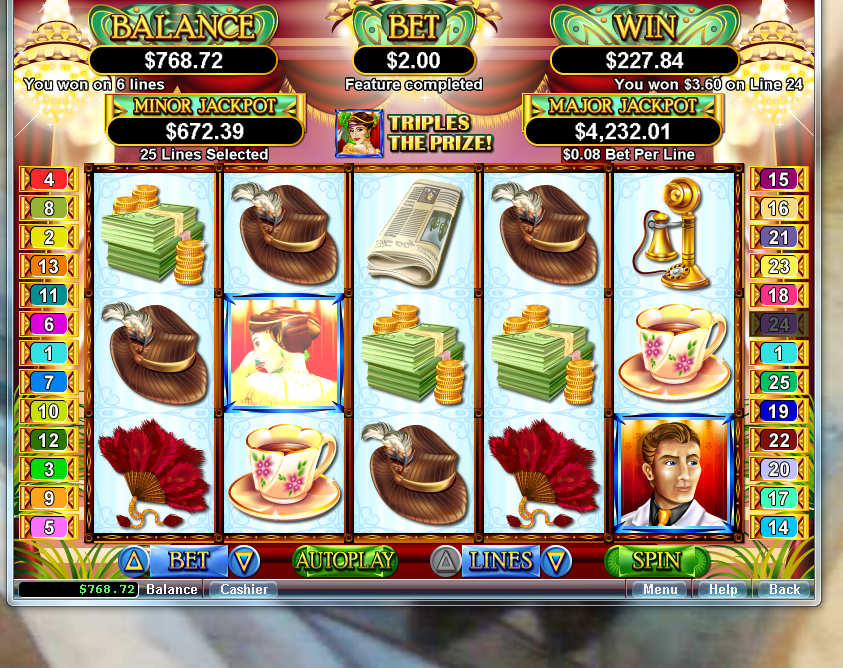Choose the payline 19 marker
This screenshot has height=668, width=843.
pos(778,411)
